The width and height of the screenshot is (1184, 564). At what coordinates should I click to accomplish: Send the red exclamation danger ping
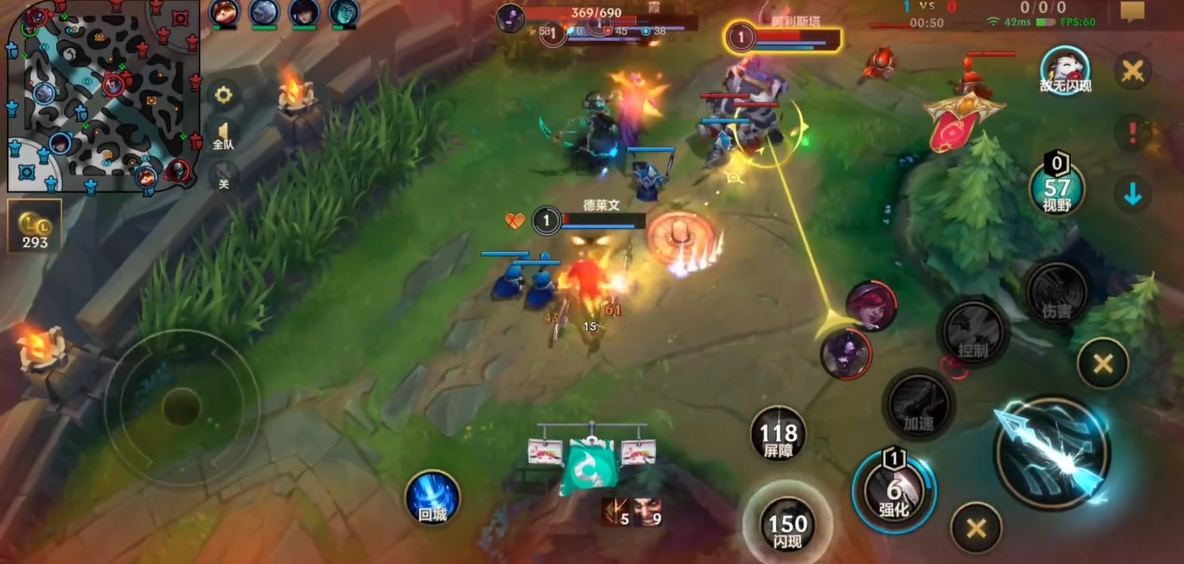coord(1133,132)
